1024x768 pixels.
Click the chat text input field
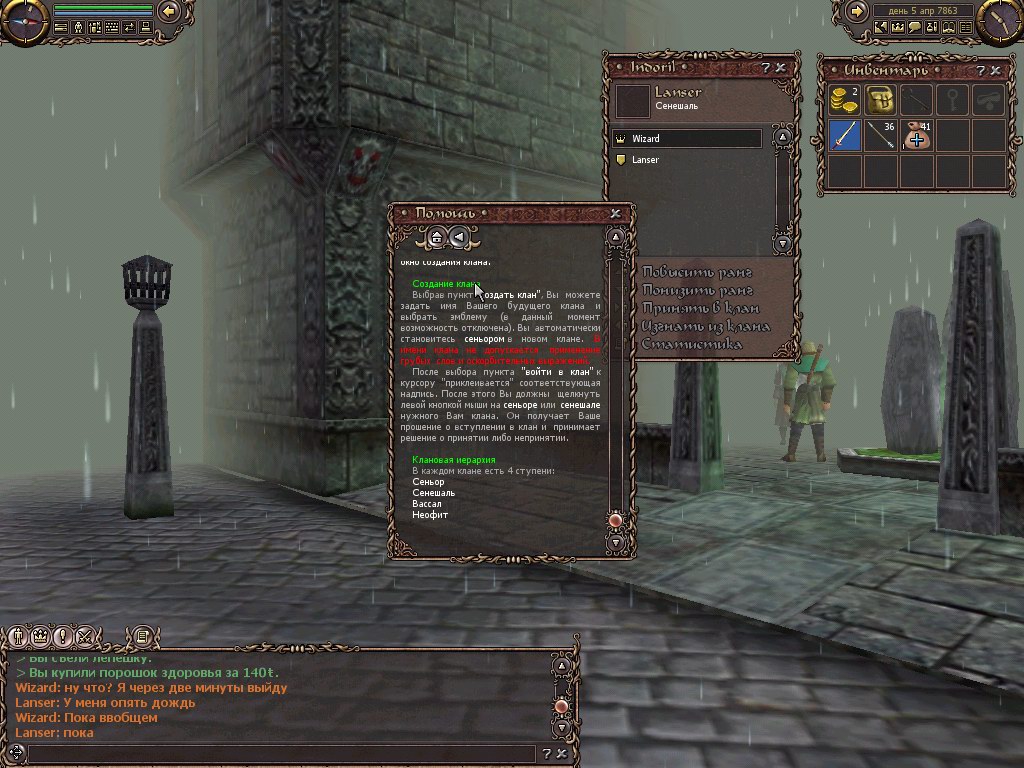pos(280,753)
